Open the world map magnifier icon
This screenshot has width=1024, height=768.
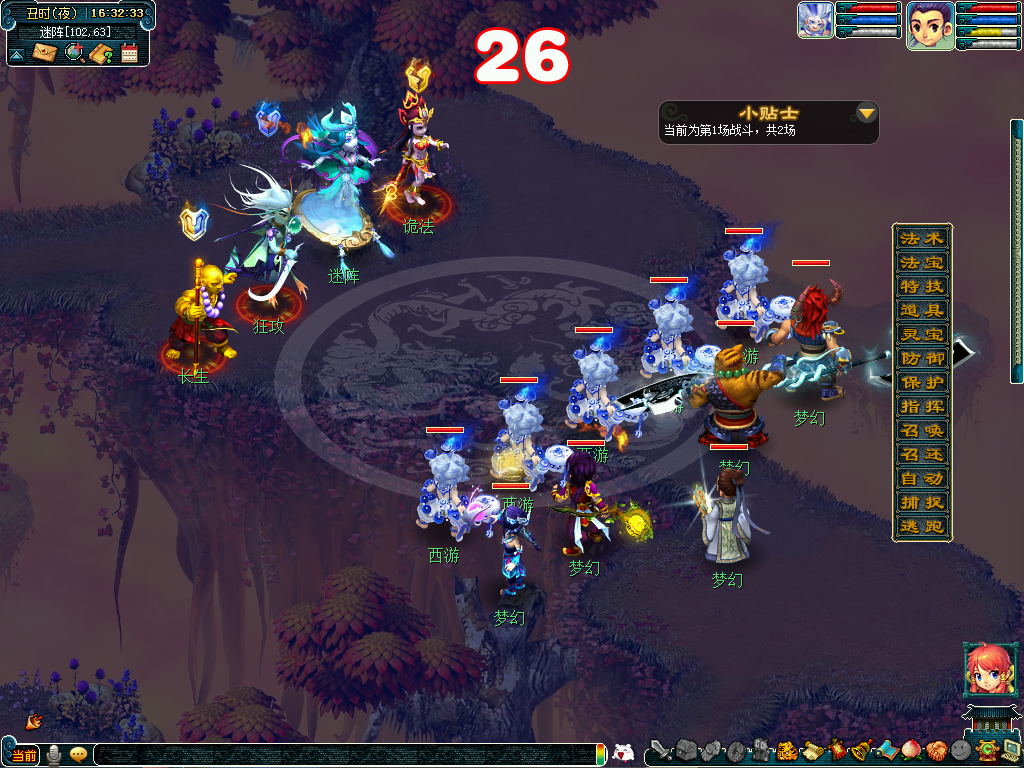(x=73, y=53)
